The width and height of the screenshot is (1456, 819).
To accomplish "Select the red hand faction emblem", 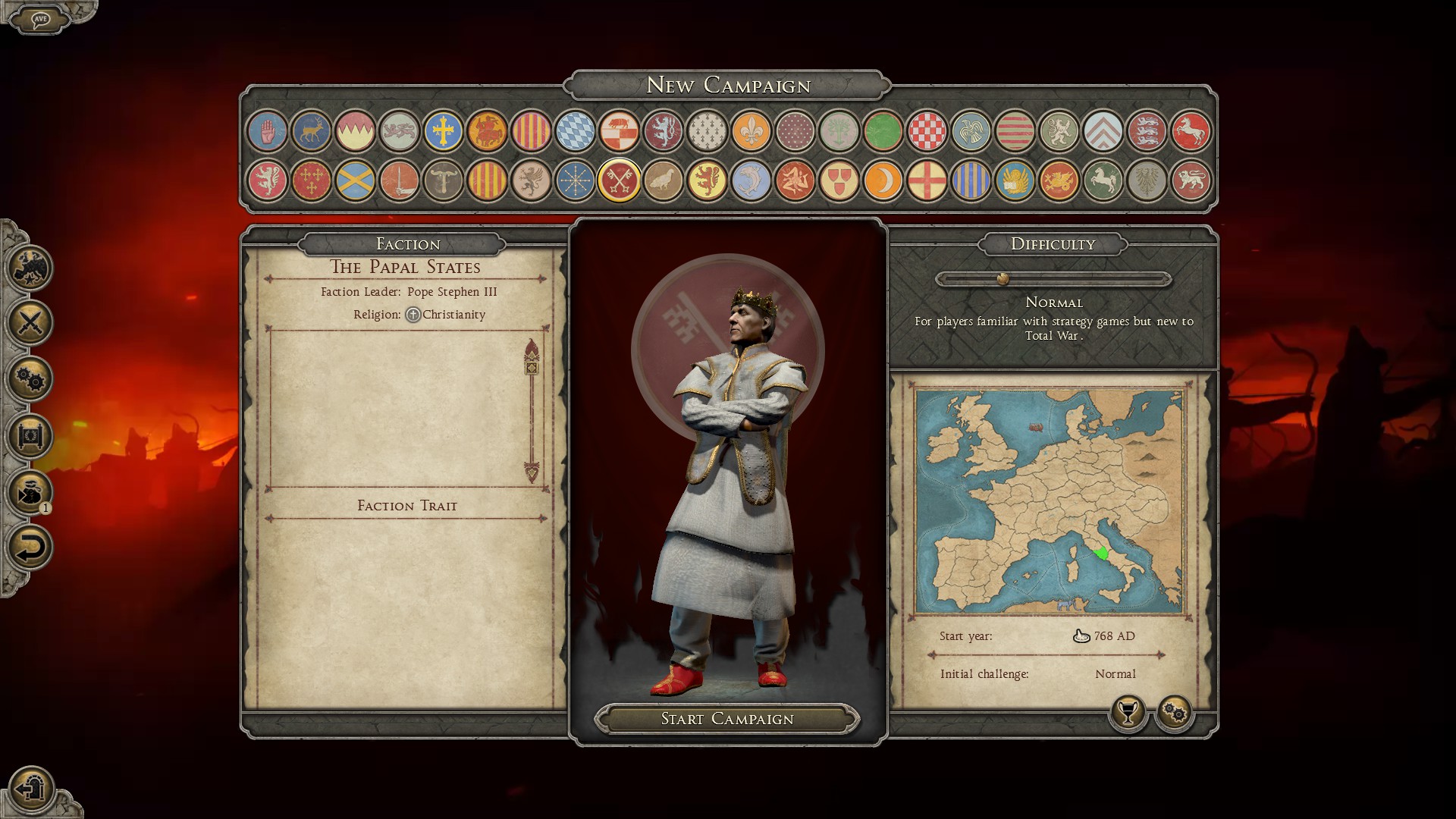I will (267, 131).
